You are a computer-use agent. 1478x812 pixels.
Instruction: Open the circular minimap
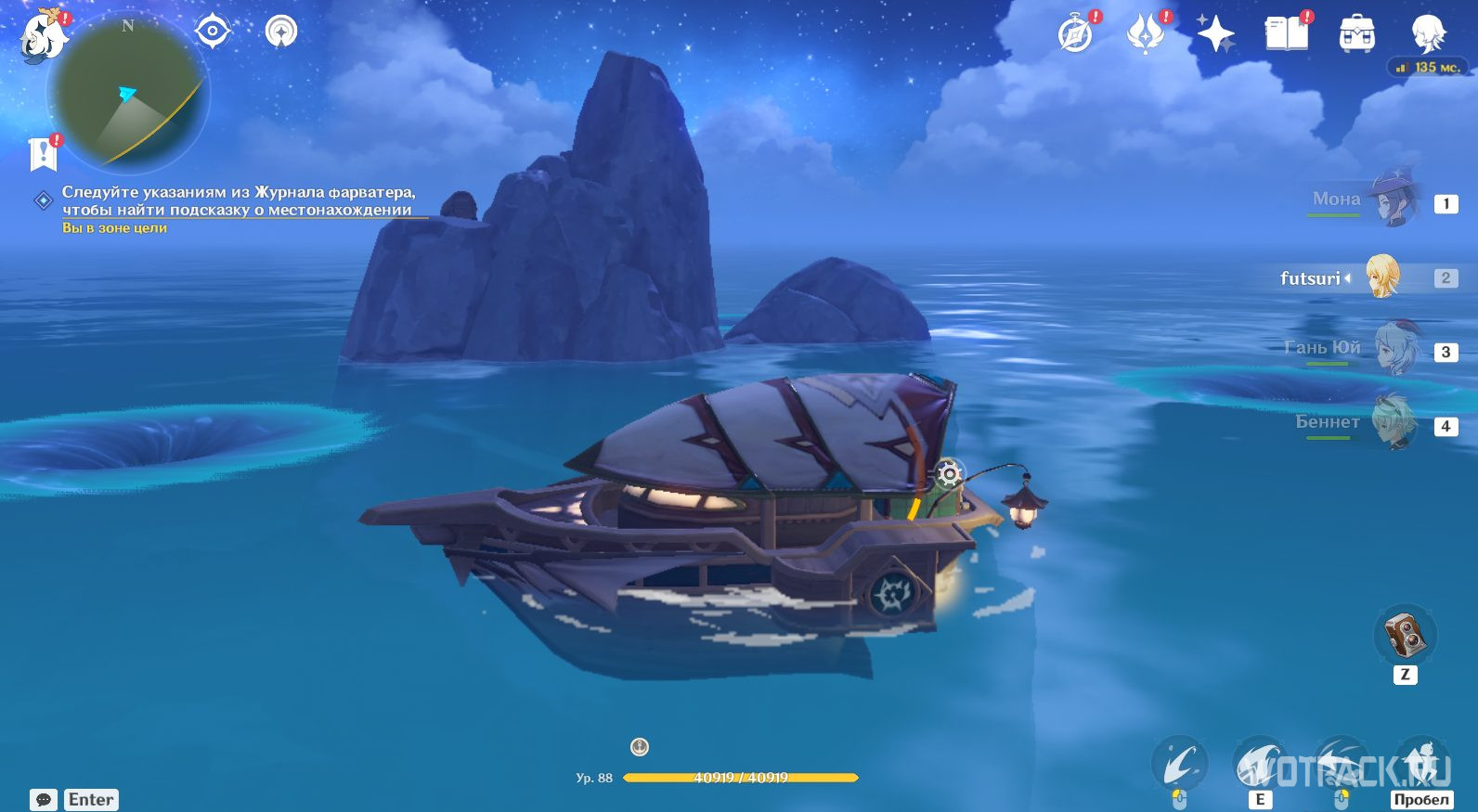(x=128, y=95)
